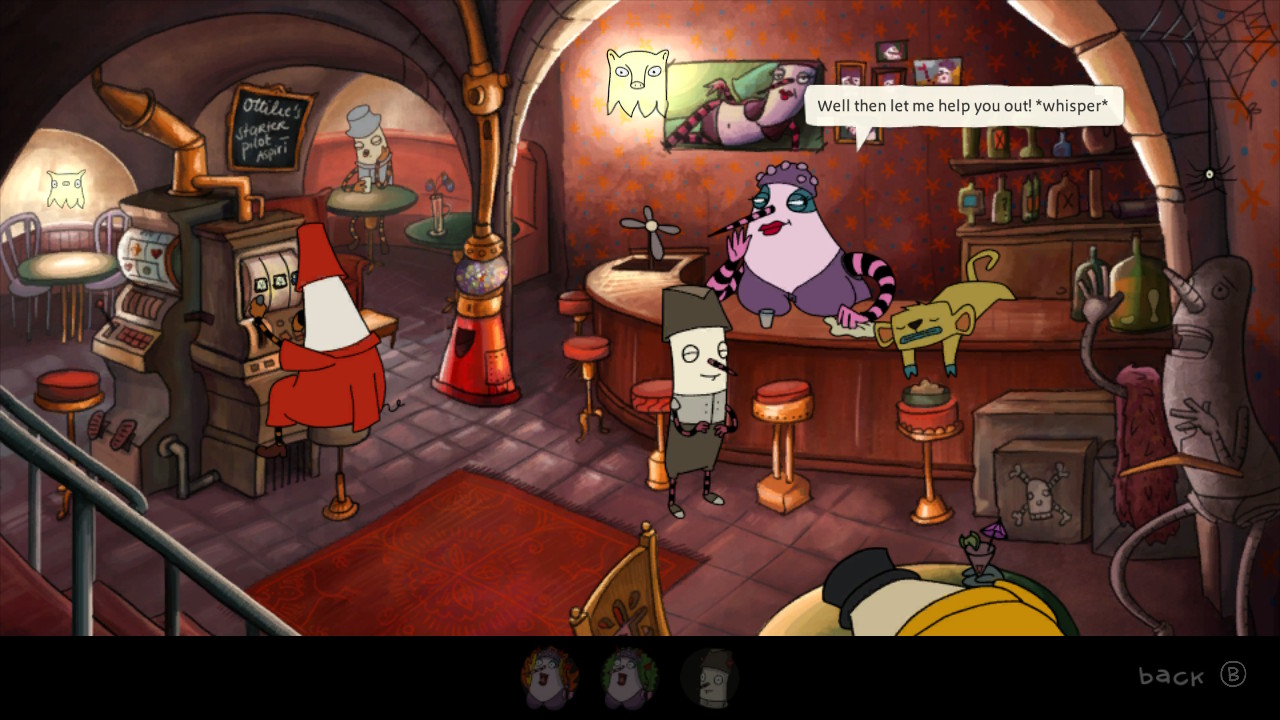This screenshot has width=1280, height=720.
Task: Click the circled B button glyph beside back
Action: (1231, 676)
